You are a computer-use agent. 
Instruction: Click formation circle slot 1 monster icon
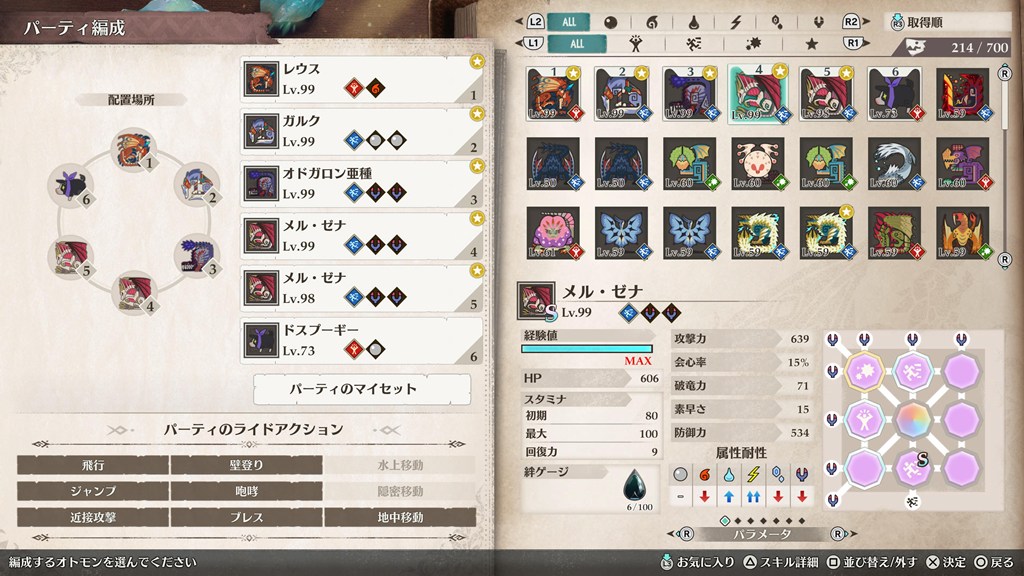pos(131,149)
